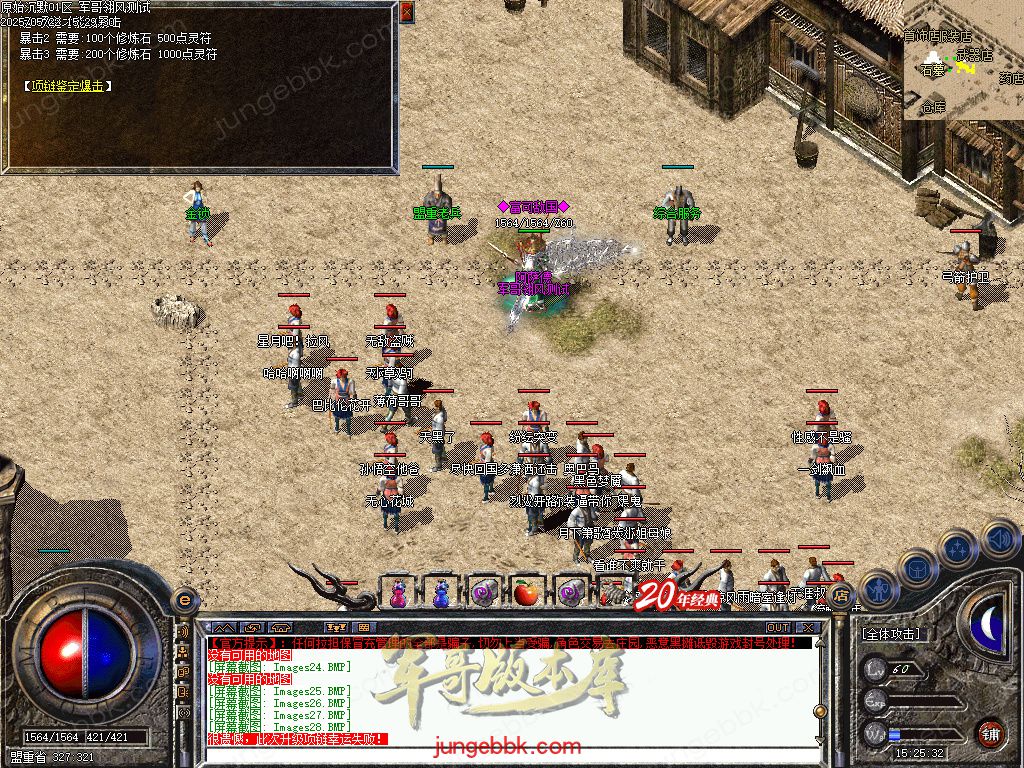Click the round e button above chat

tap(183, 599)
